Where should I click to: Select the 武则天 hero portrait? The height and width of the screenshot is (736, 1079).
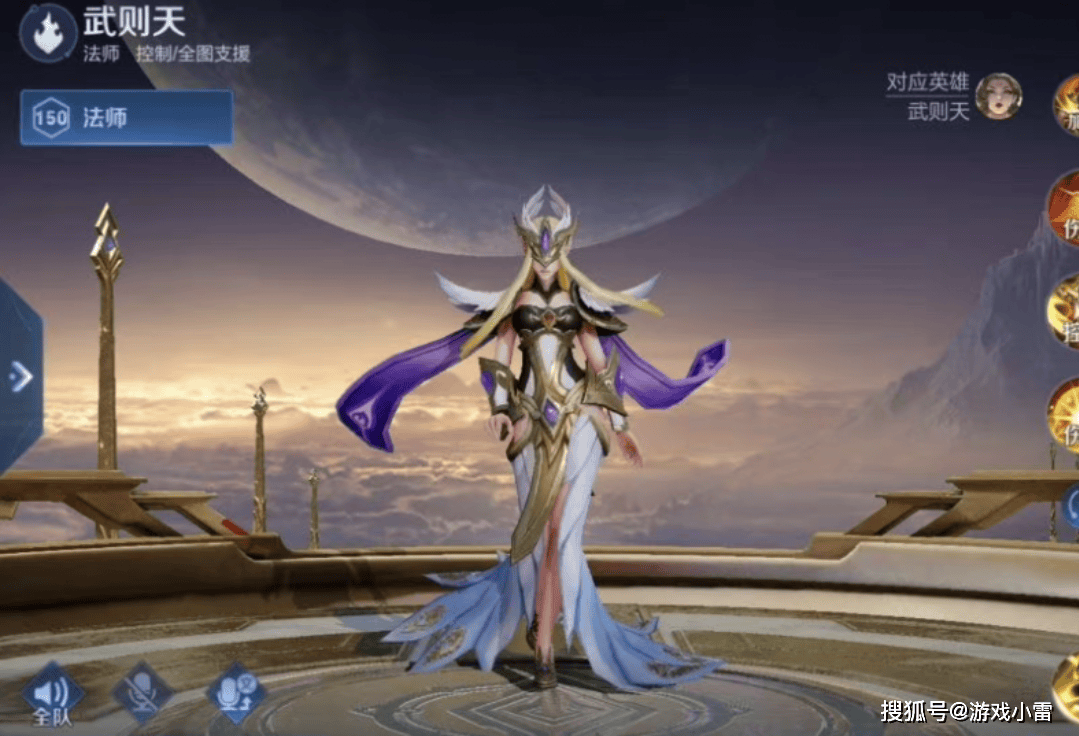997,96
